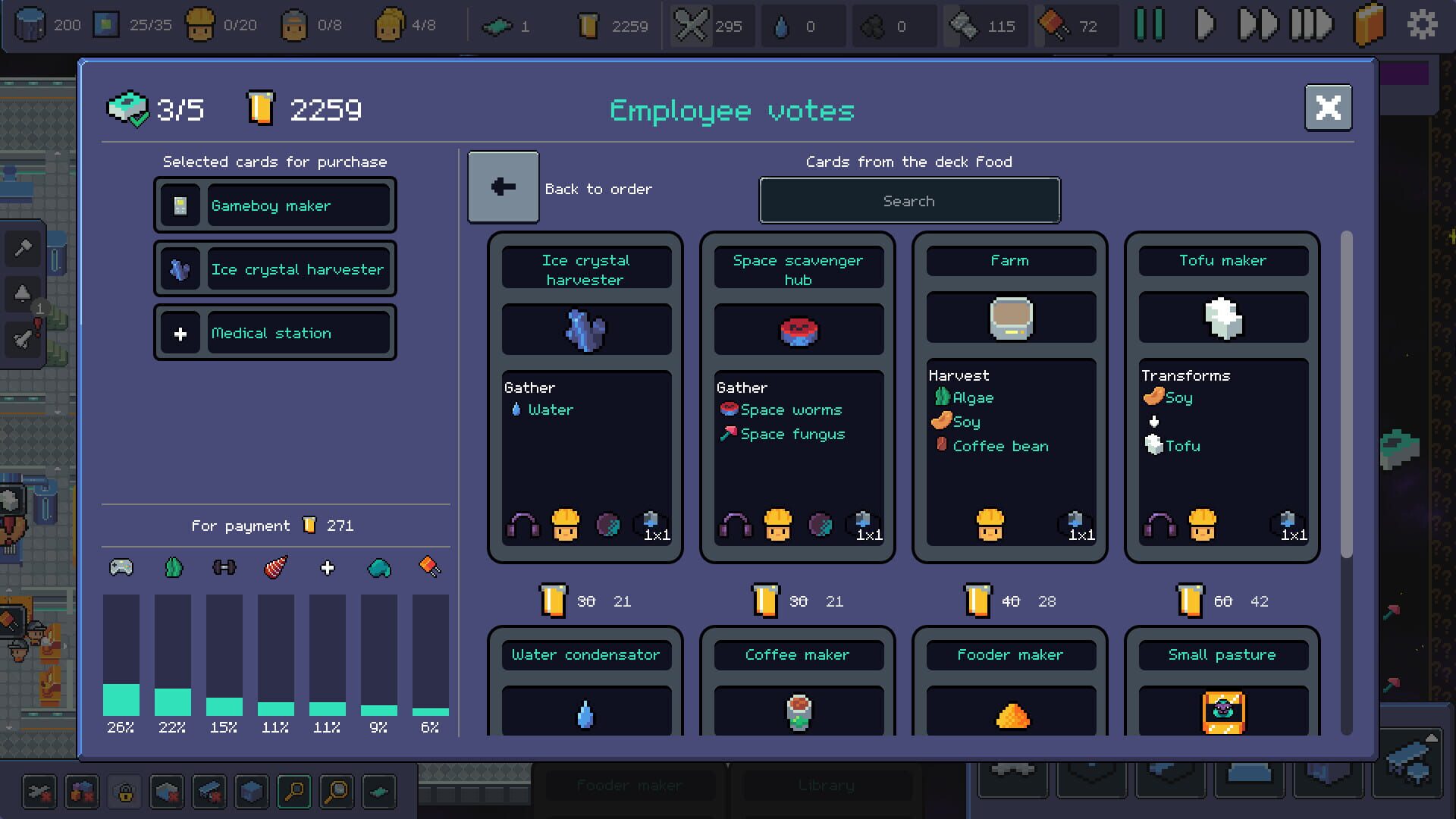Open the settings gear
The height and width of the screenshot is (819, 1456).
[x=1423, y=24]
